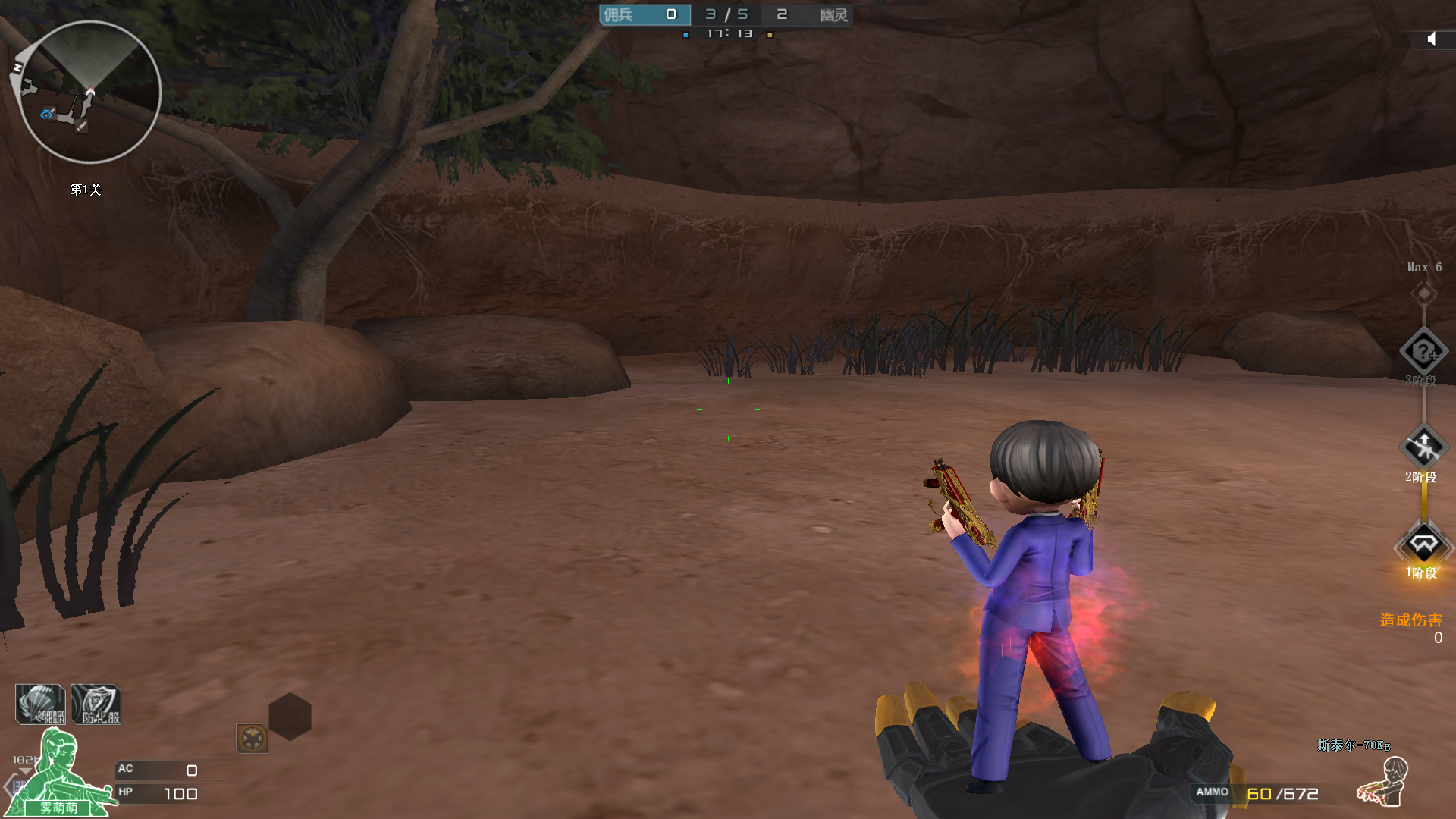
Task: Click the star badge item slot
Action: (252, 738)
